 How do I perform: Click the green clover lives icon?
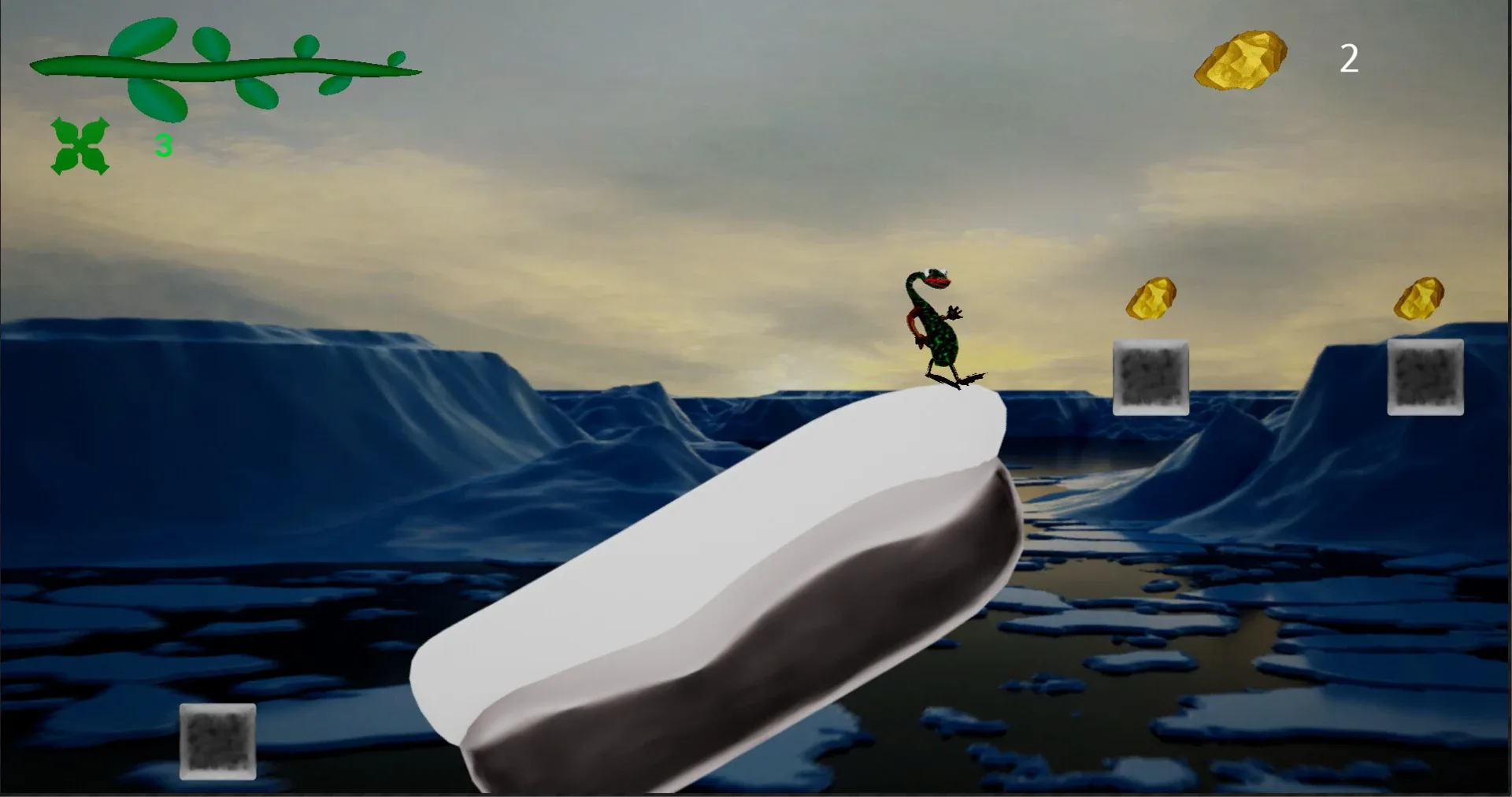[79, 146]
